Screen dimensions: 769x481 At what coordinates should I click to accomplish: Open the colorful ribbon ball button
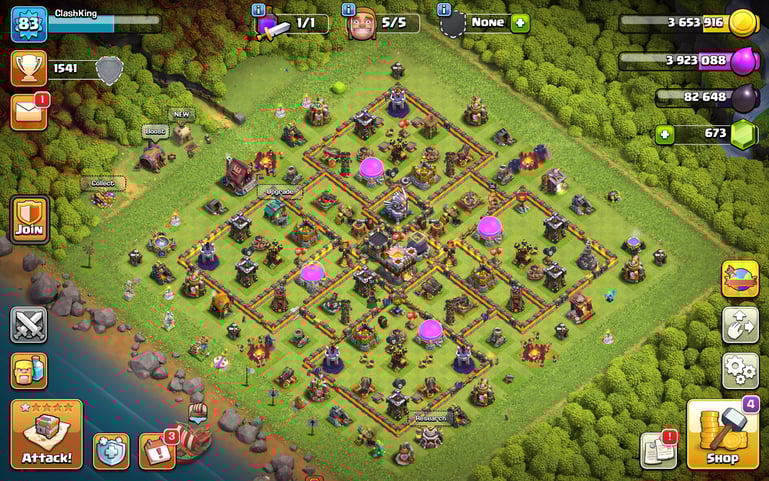(x=740, y=279)
